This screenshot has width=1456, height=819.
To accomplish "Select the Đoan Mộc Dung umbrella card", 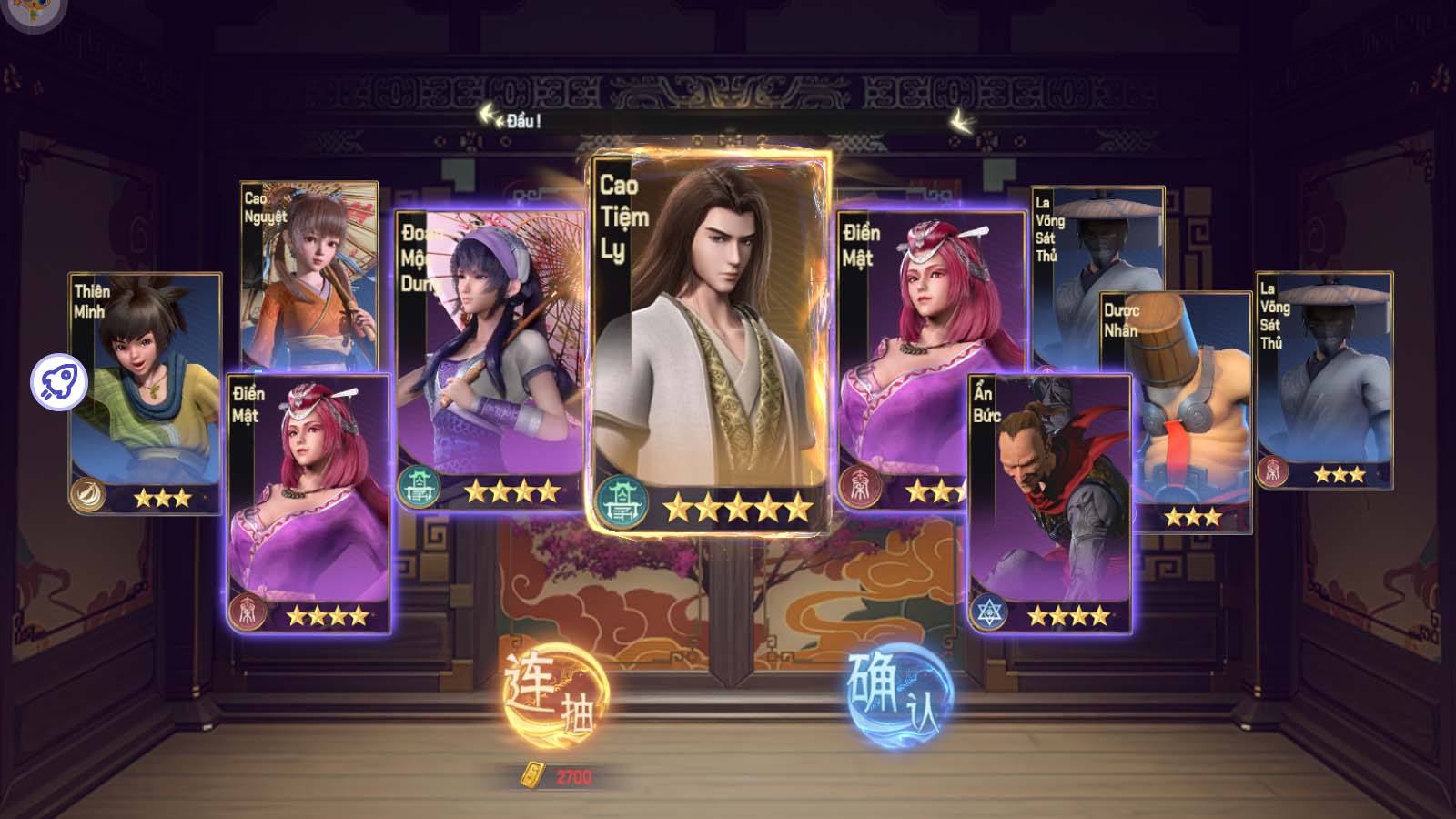I will click(491, 355).
